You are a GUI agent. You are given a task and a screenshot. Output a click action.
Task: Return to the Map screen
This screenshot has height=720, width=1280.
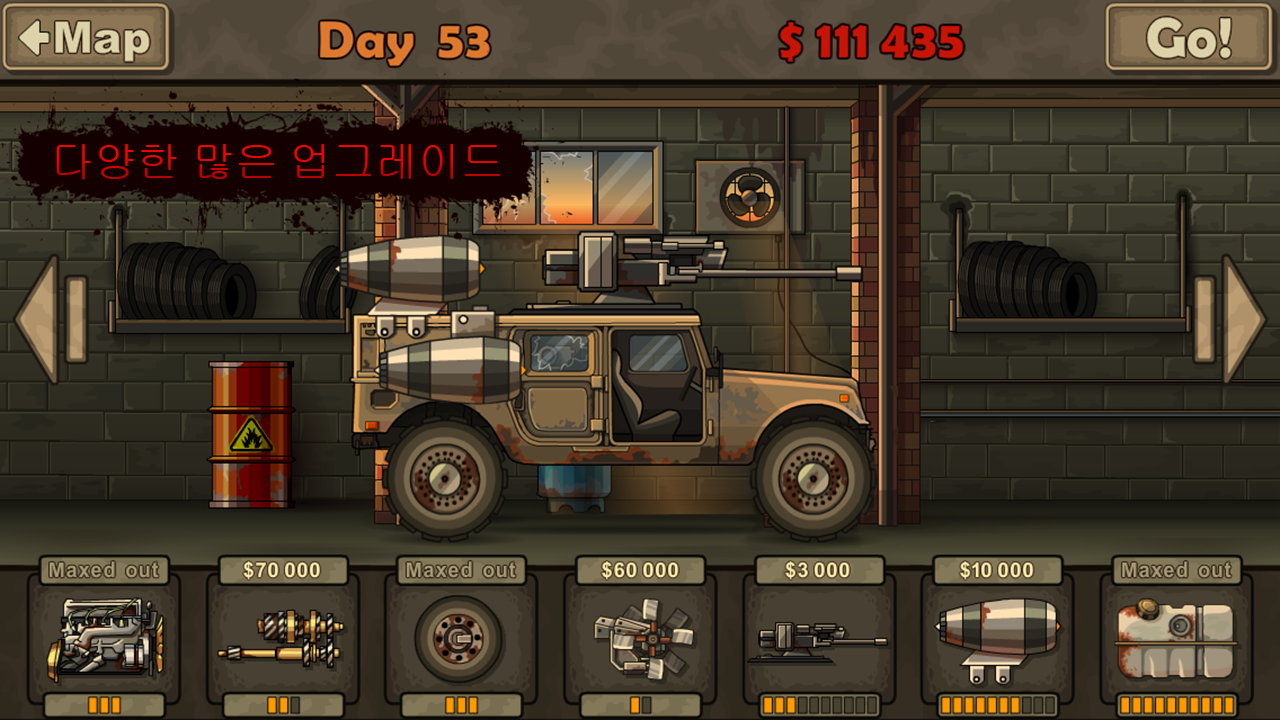coord(85,38)
